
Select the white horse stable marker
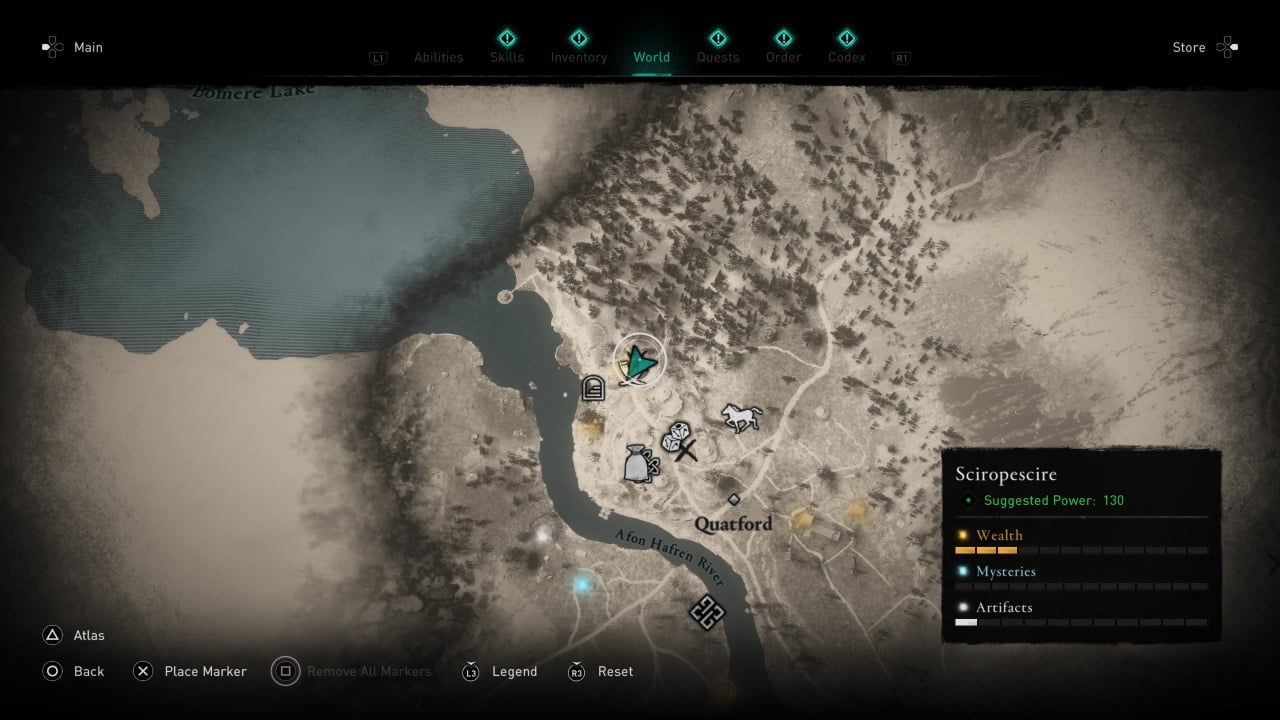tap(742, 417)
